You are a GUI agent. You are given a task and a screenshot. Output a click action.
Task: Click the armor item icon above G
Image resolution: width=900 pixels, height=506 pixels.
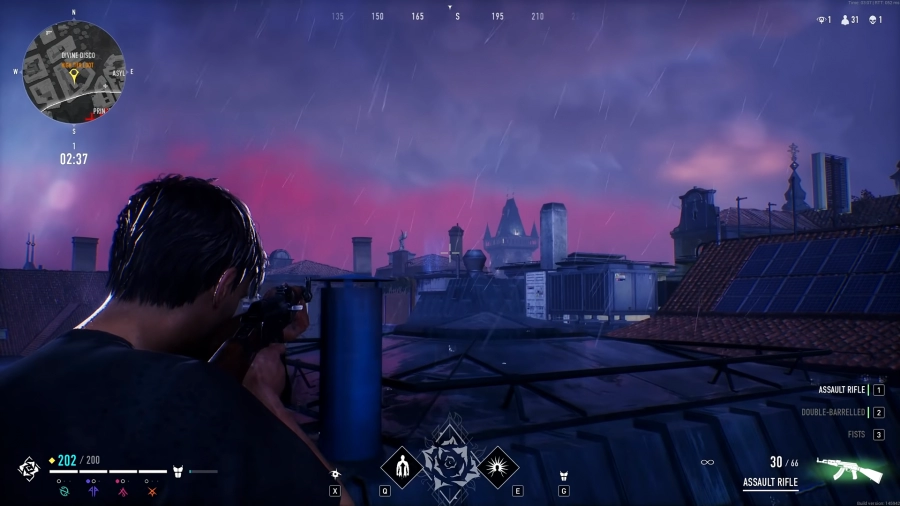(x=563, y=475)
